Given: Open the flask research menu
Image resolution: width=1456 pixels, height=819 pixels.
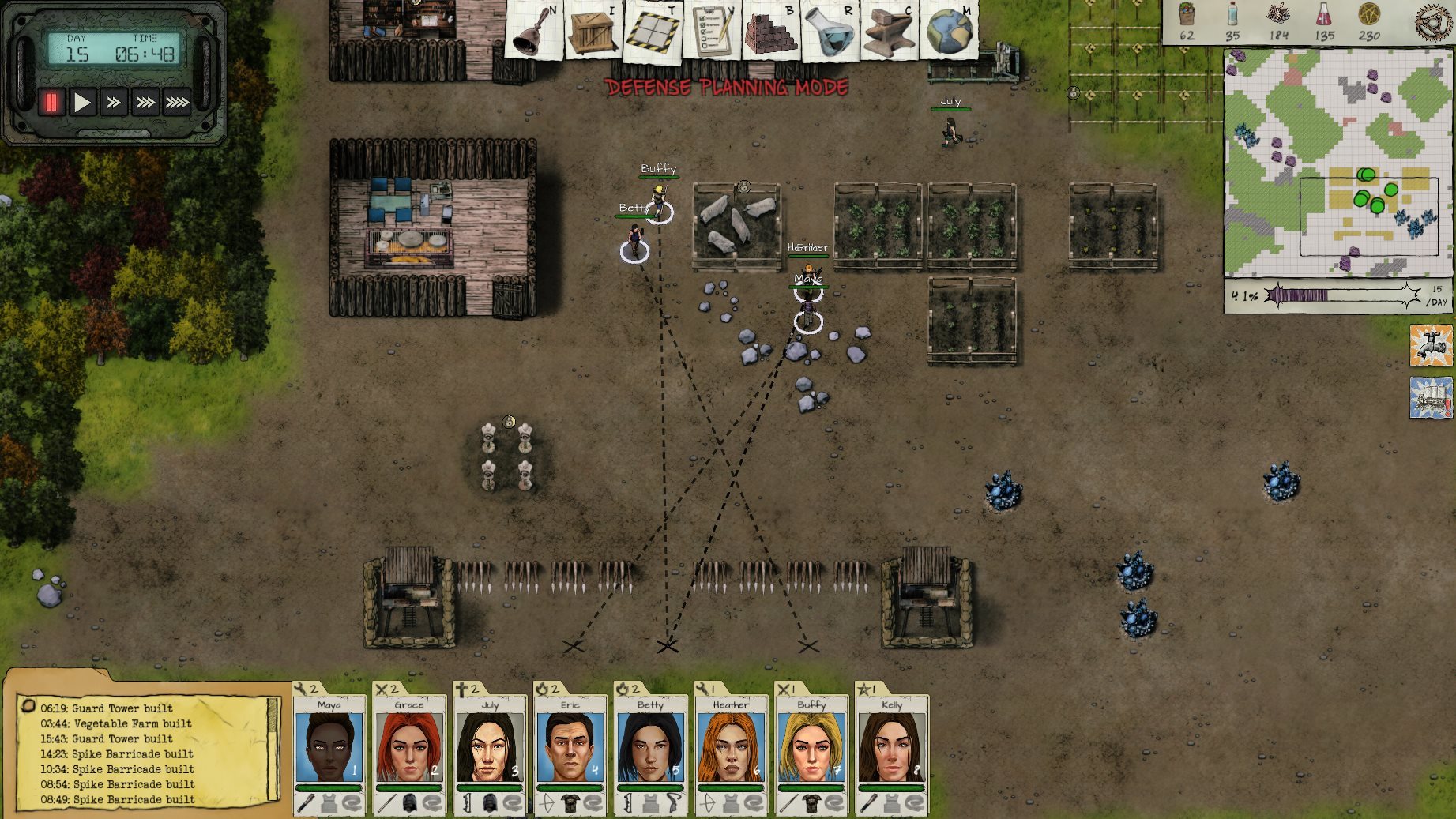Looking at the screenshot, I should coord(830,32).
